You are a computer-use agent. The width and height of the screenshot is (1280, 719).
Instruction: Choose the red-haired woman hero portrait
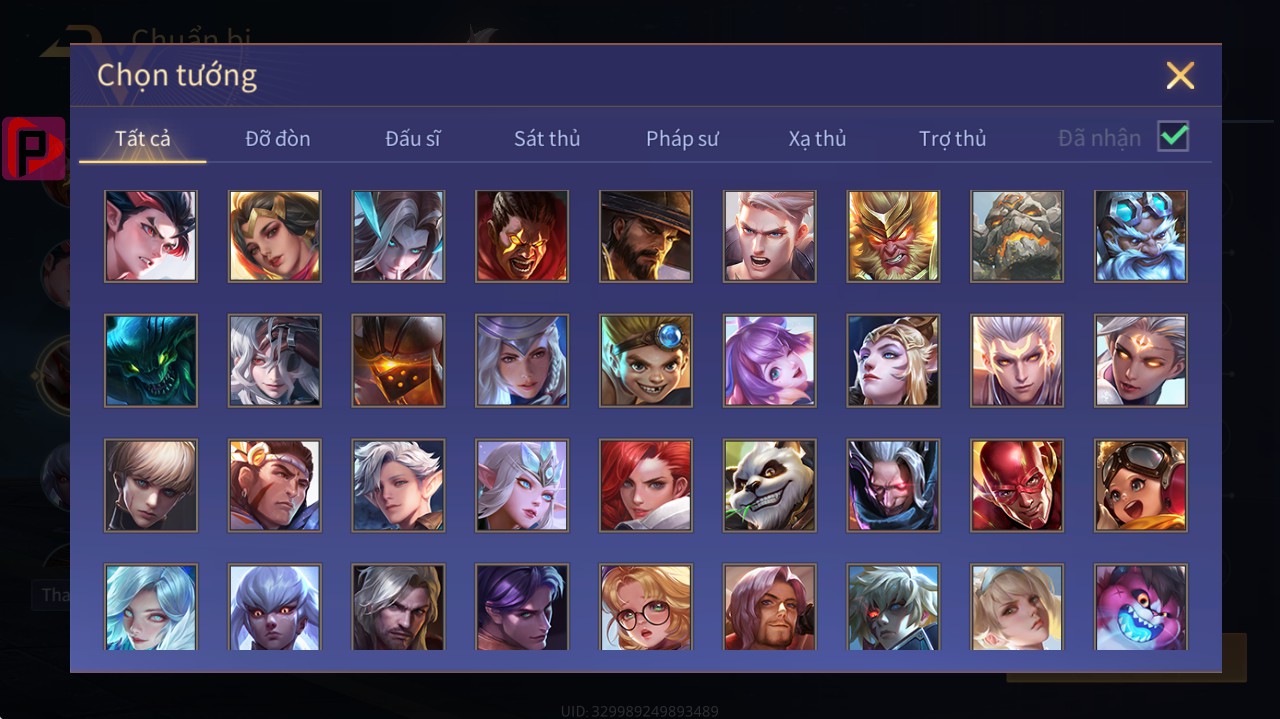[645, 485]
